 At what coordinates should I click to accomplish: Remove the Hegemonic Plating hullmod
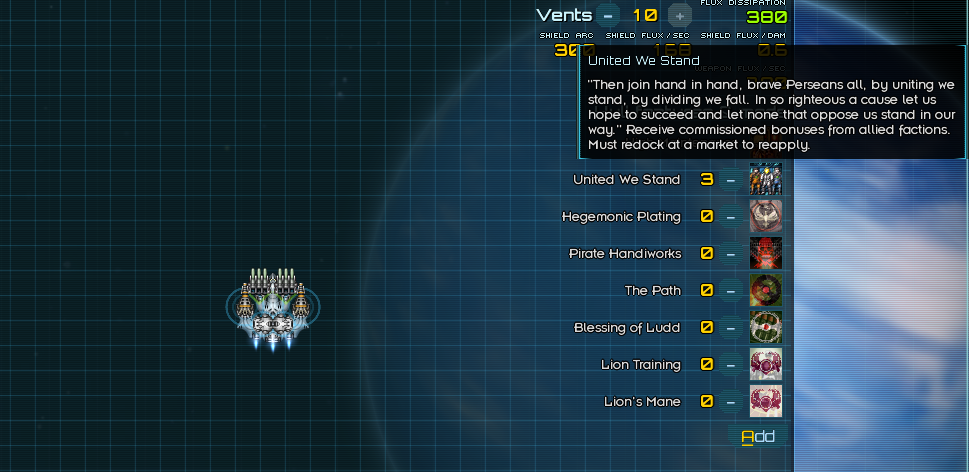click(x=731, y=217)
